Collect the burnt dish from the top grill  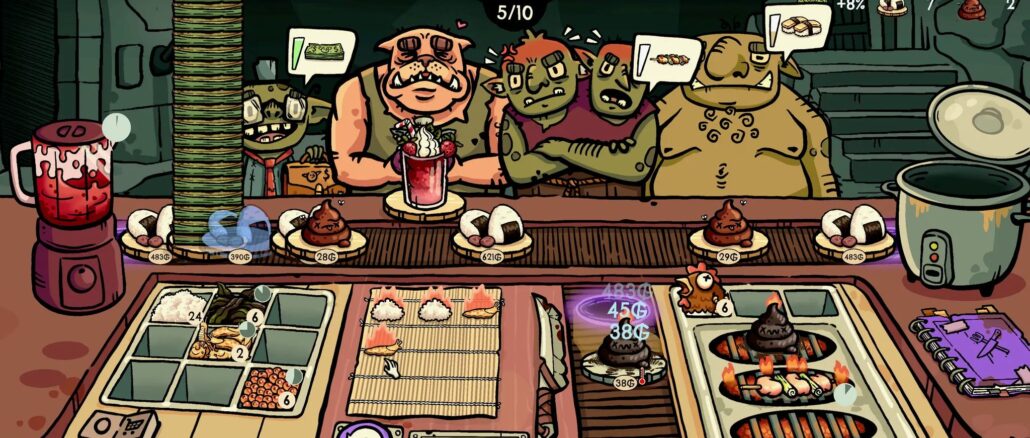click(772, 331)
